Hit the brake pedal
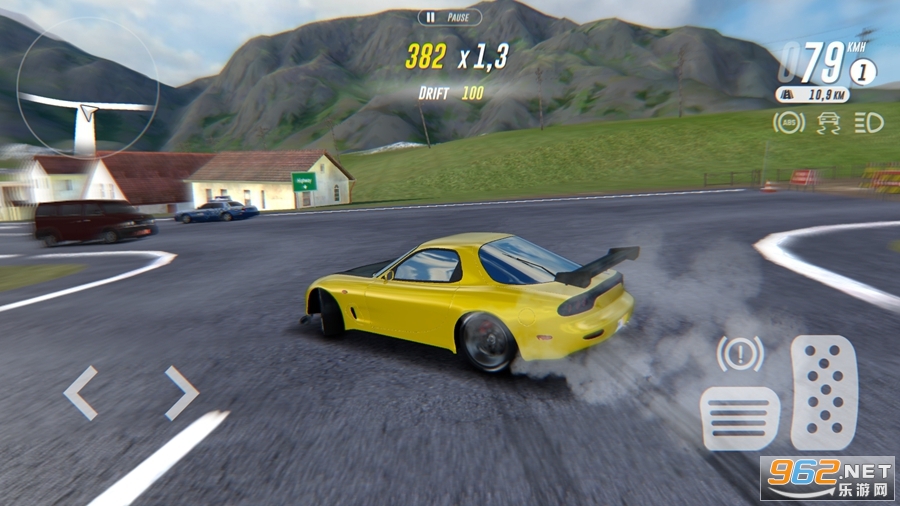Image resolution: width=900 pixels, height=506 pixels. (740, 418)
